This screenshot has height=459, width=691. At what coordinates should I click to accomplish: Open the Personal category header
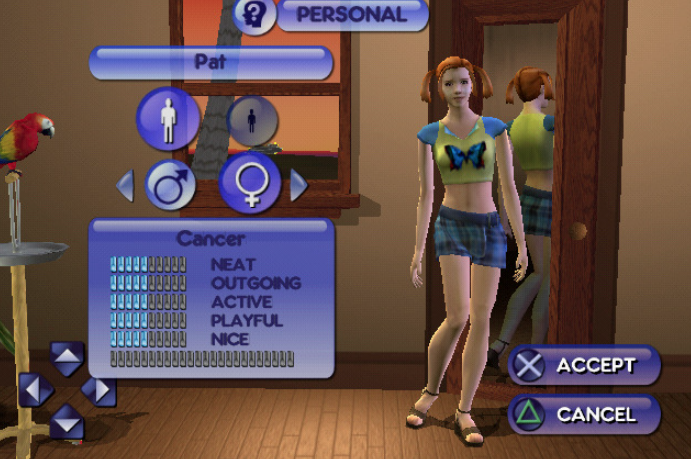(x=351, y=15)
